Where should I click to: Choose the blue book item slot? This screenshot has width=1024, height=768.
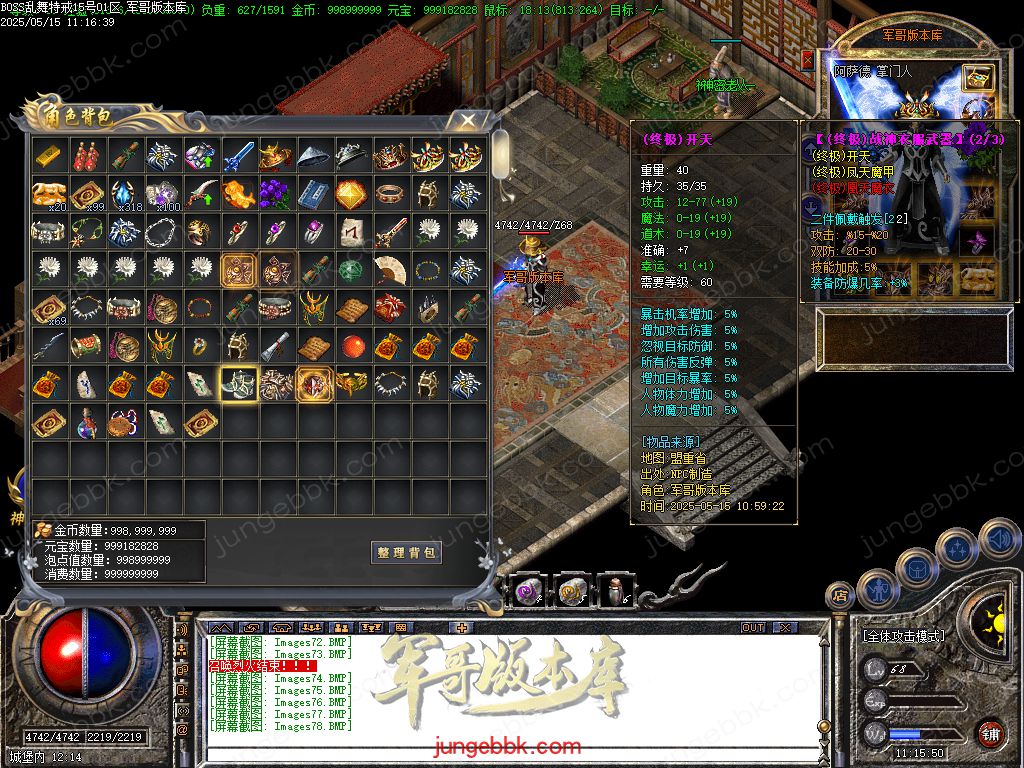(x=314, y=193)
